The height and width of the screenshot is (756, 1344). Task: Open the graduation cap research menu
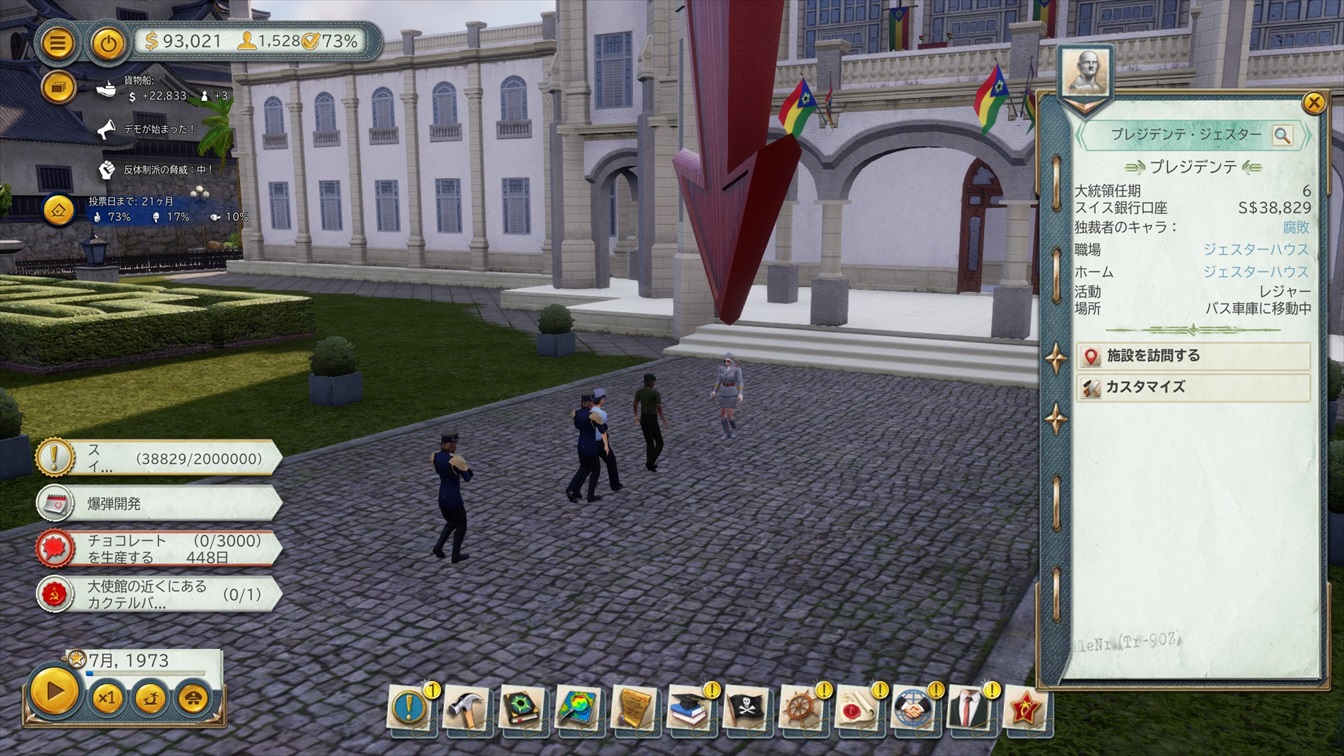(689, 708)
